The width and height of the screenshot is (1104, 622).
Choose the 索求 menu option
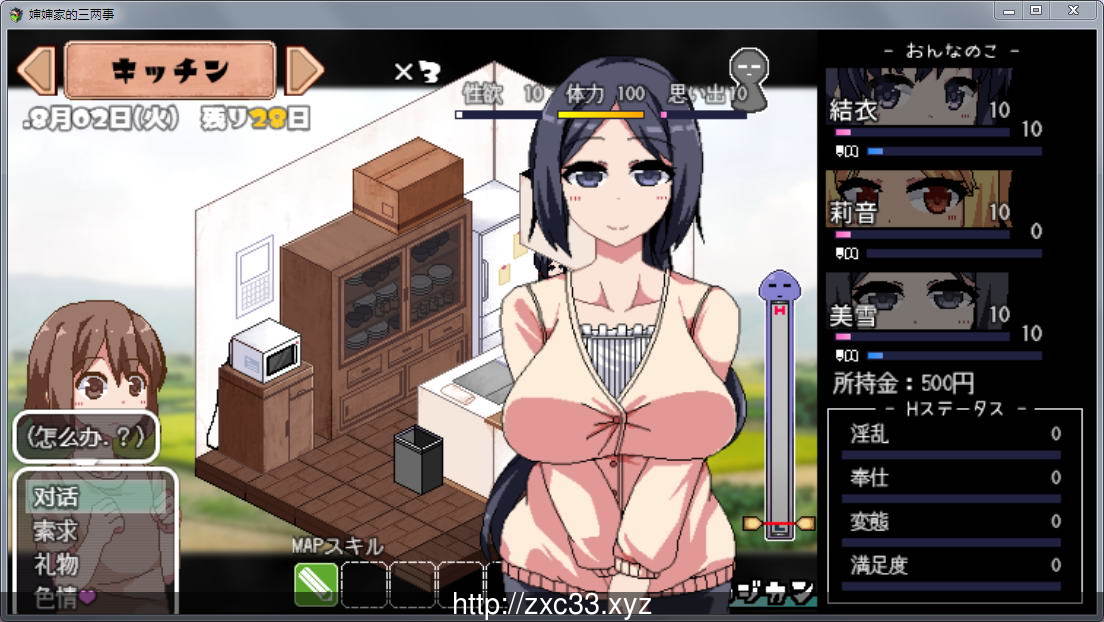56,531
